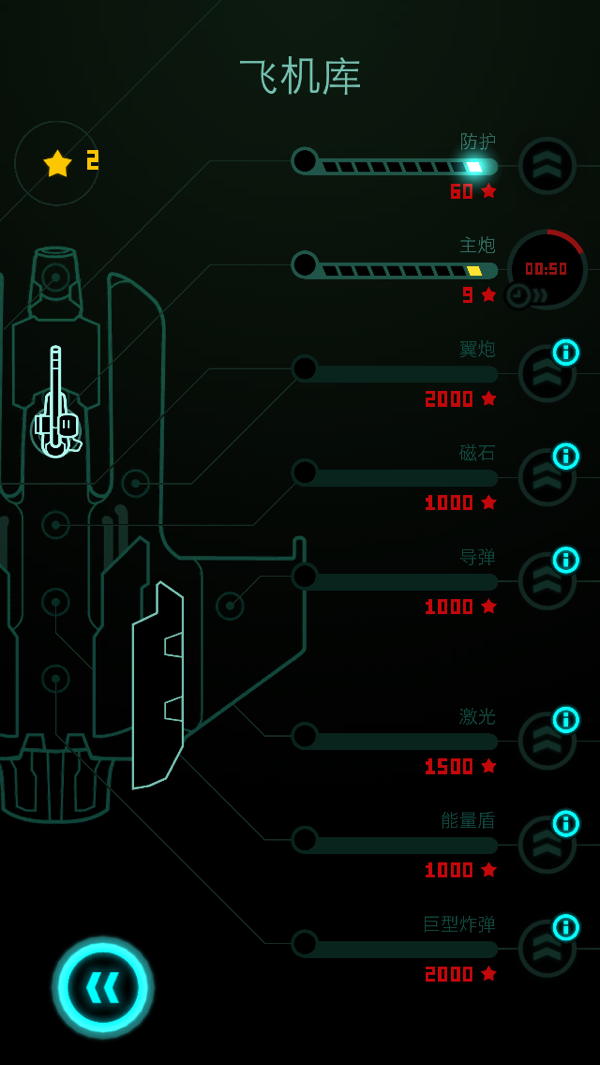This screenshot has width=600, height=1065.
Task: Show info for 磁石 magnet
Action: (x=566, y=456)
